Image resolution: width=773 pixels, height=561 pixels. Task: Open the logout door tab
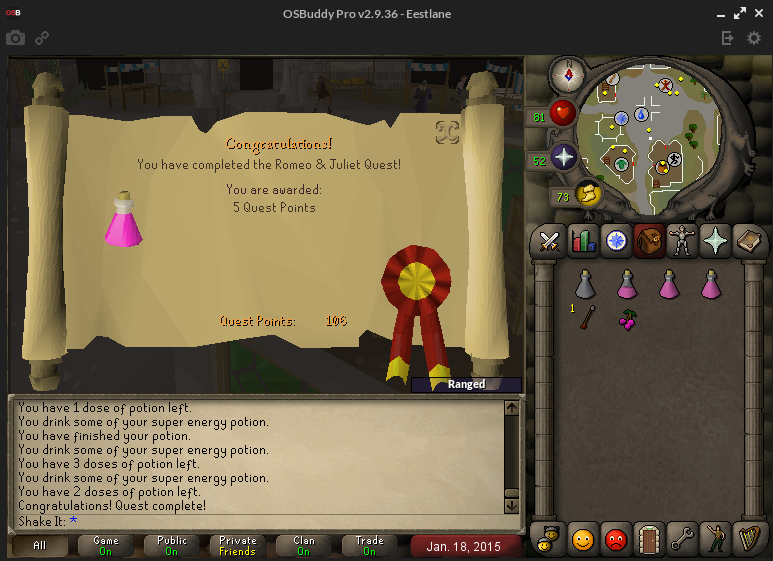(649, 538)
